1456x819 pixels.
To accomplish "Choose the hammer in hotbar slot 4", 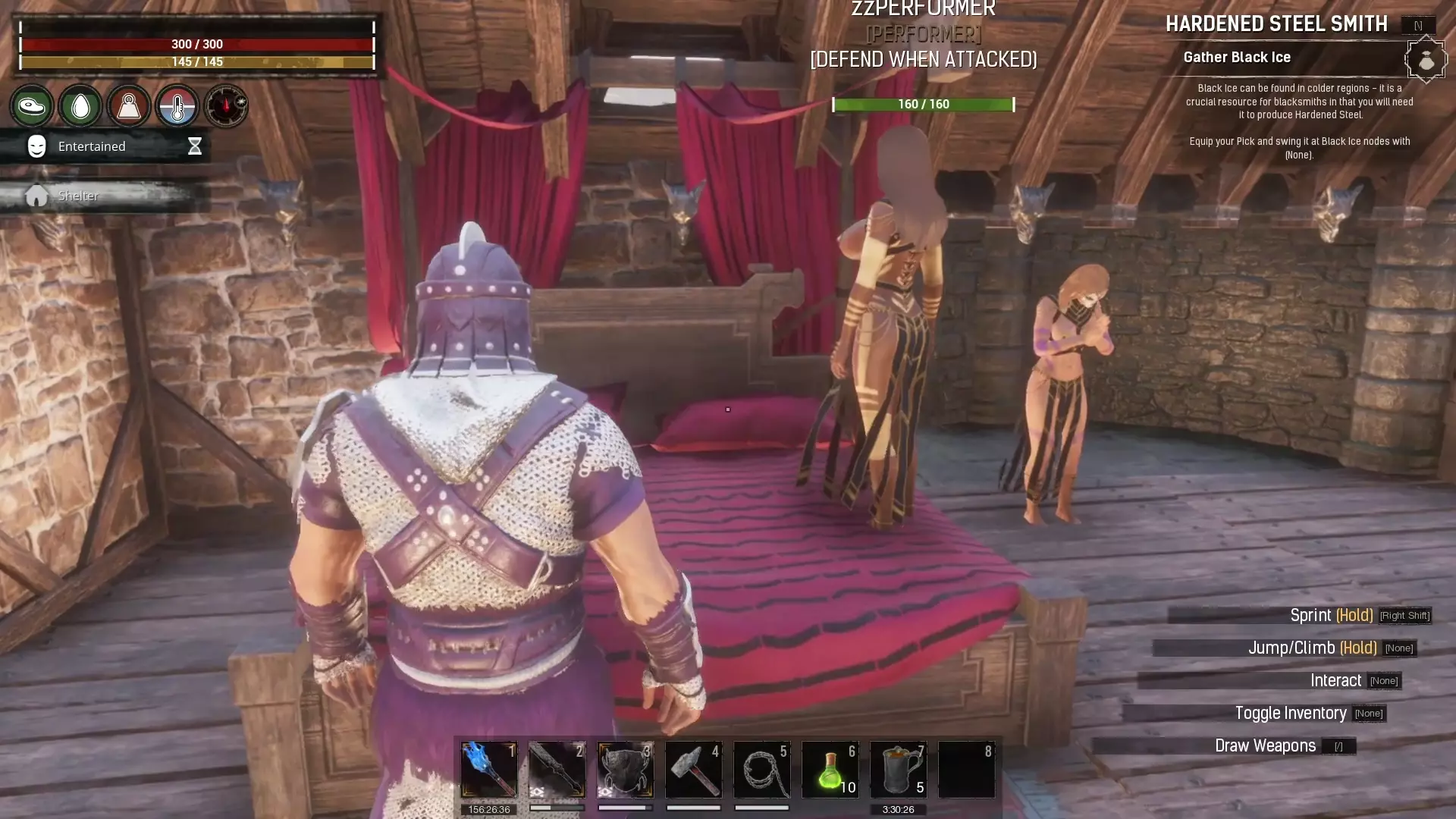I will click(x=693, y=769).
